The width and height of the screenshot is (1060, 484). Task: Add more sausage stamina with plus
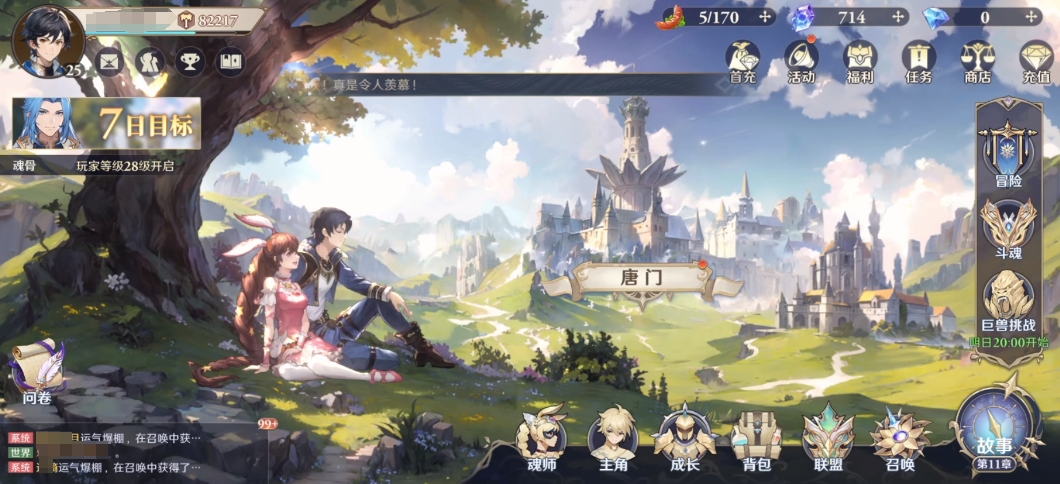point(766,17)
